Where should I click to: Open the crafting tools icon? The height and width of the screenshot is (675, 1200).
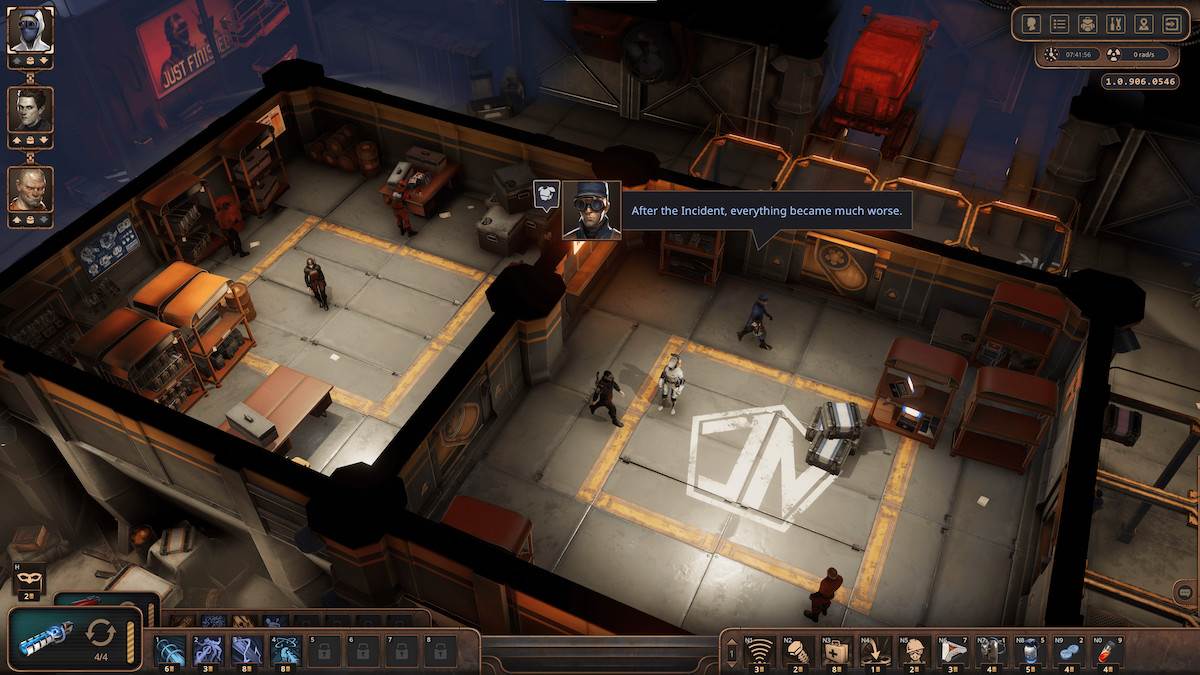[1115, 23]
